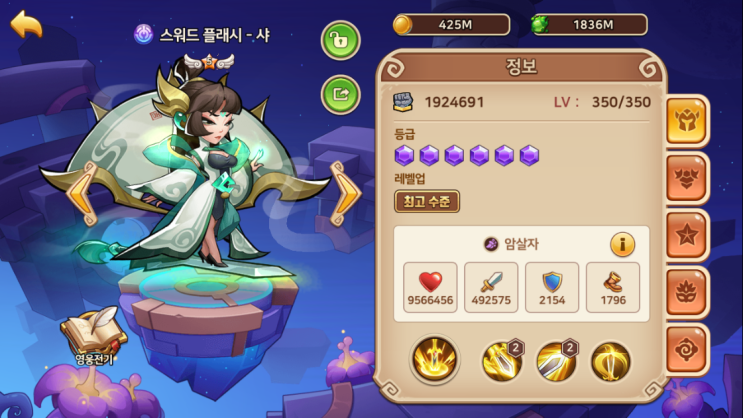This screenshot has height=418, width=743.
Task: Tap the green share button
Action: click(340, 95)
